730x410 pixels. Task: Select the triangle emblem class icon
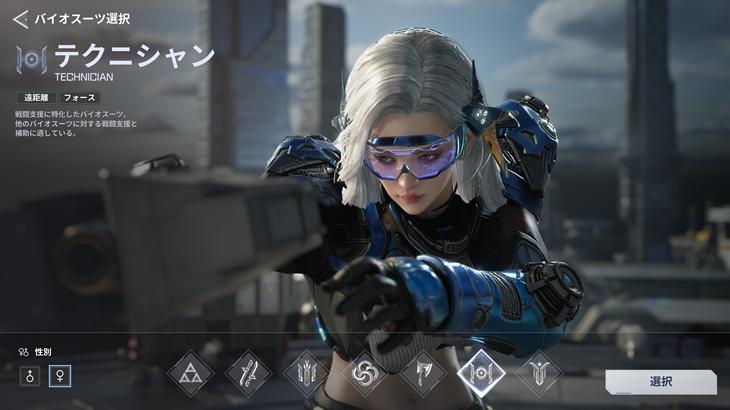coord(190,374)
